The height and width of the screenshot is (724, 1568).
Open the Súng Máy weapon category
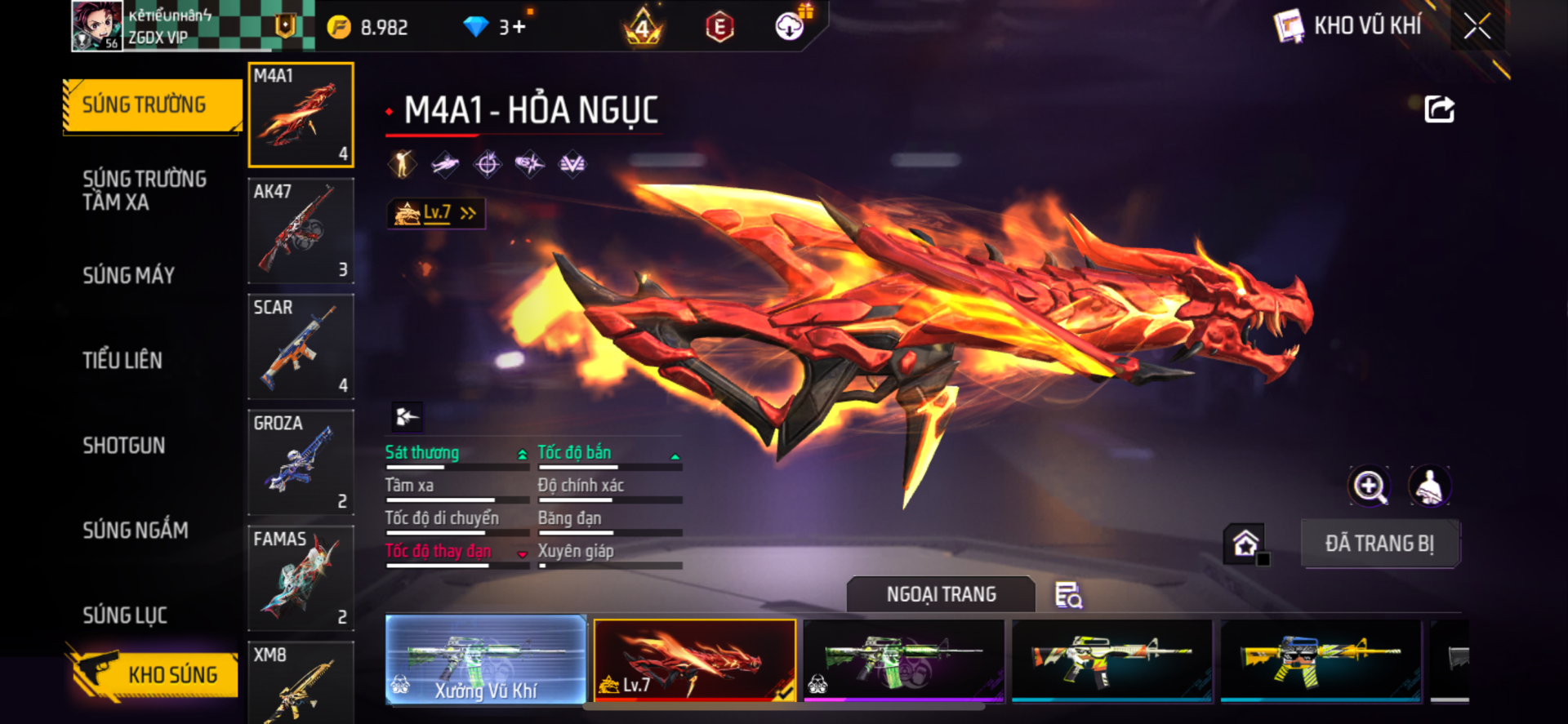129,276
